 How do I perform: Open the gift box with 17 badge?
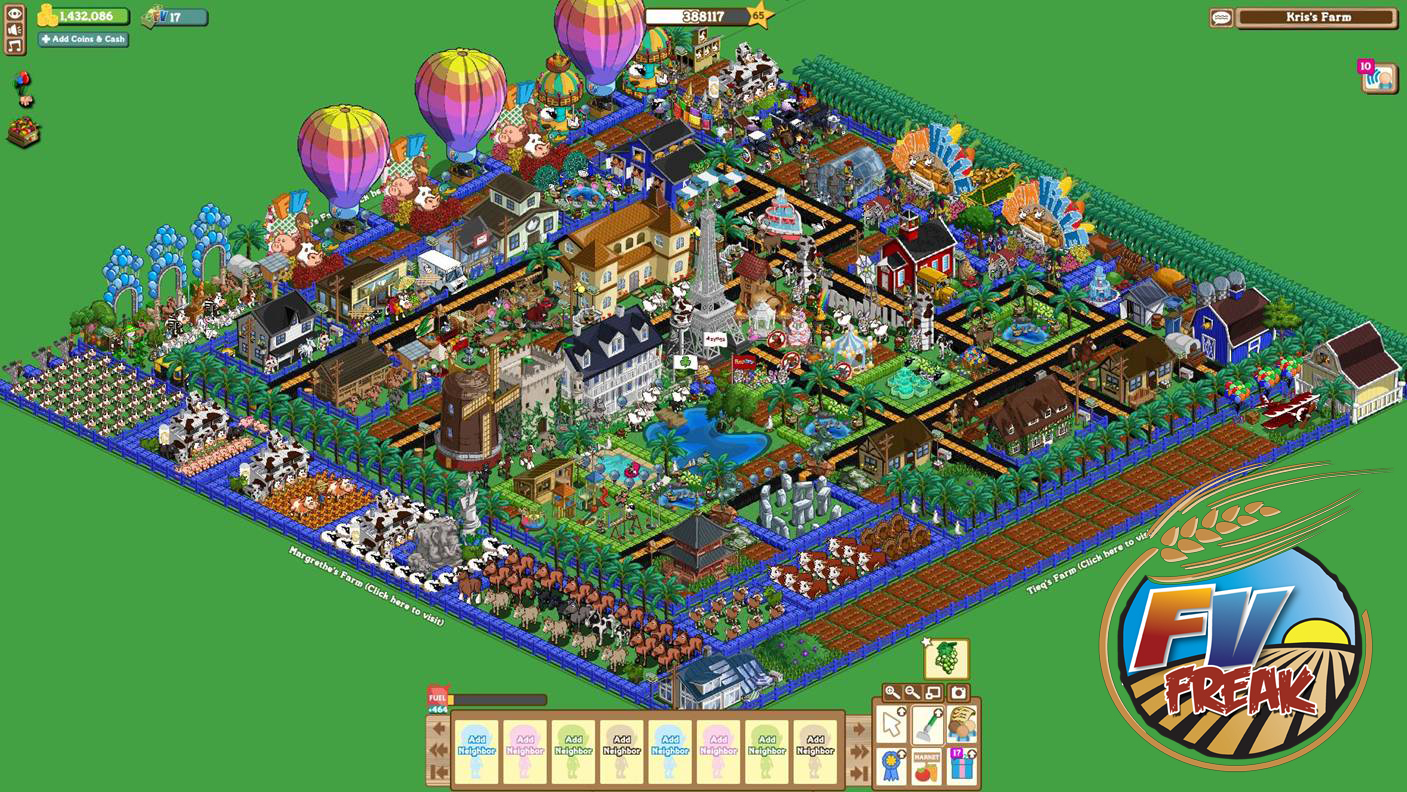(x=962, y=766)
